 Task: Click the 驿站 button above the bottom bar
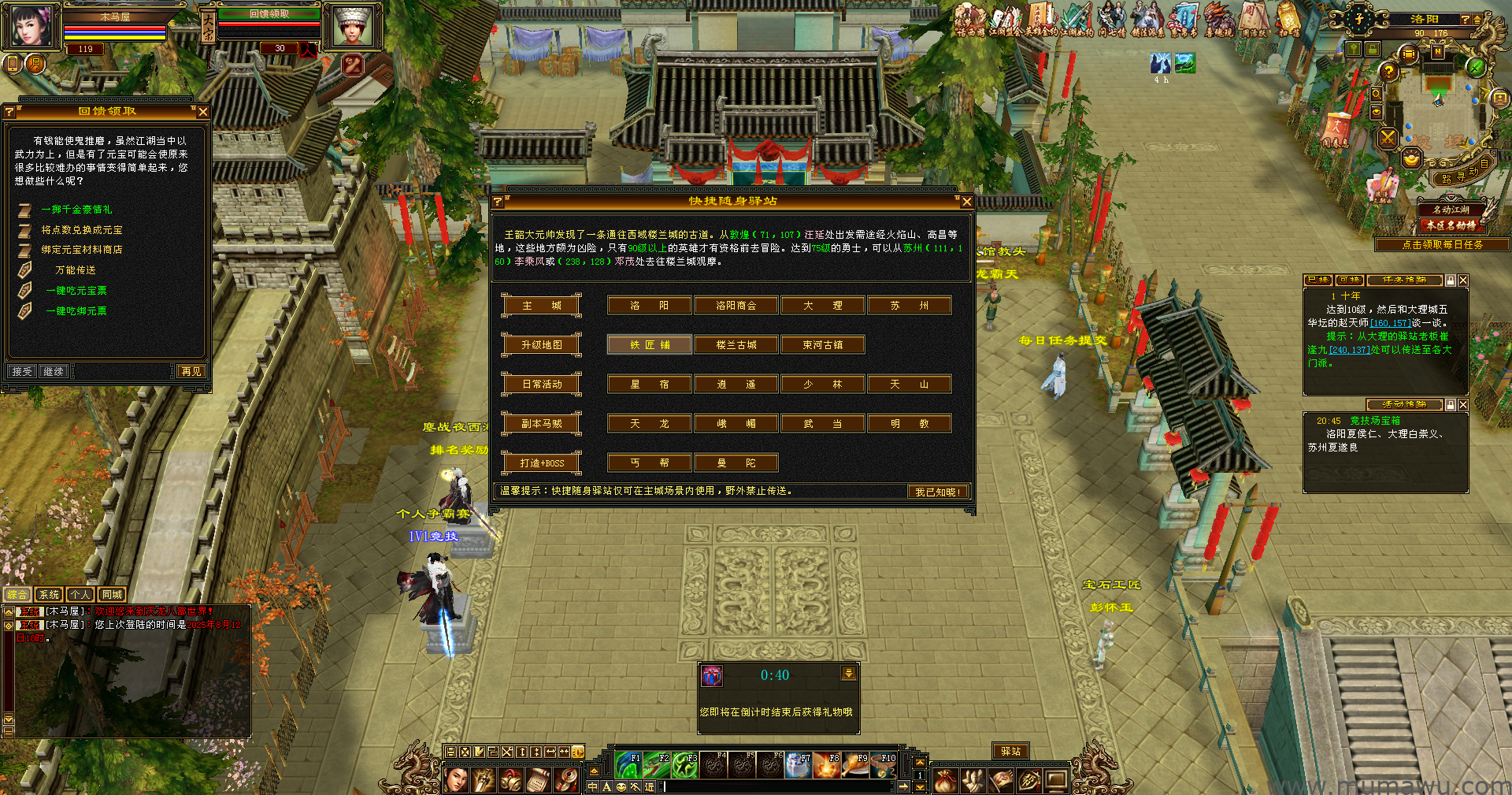1010,752
